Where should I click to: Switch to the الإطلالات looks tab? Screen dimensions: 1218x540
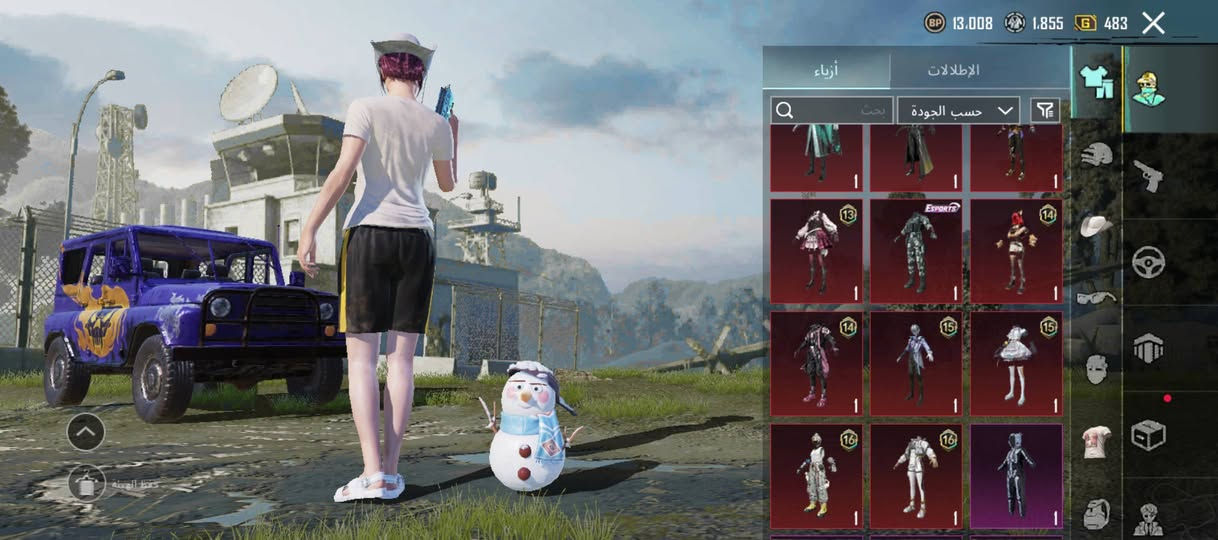[x=953, y=70]
